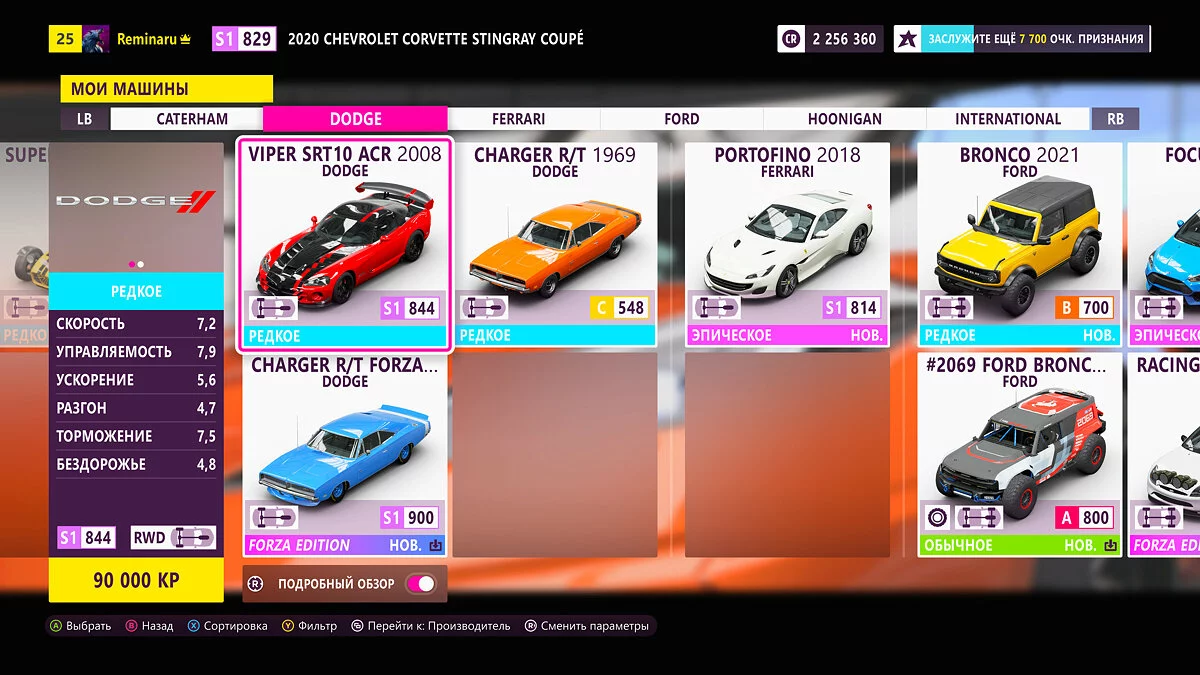
Task: Choose the Hoonigan manufacturer tab
Action: tap(844, 119)
